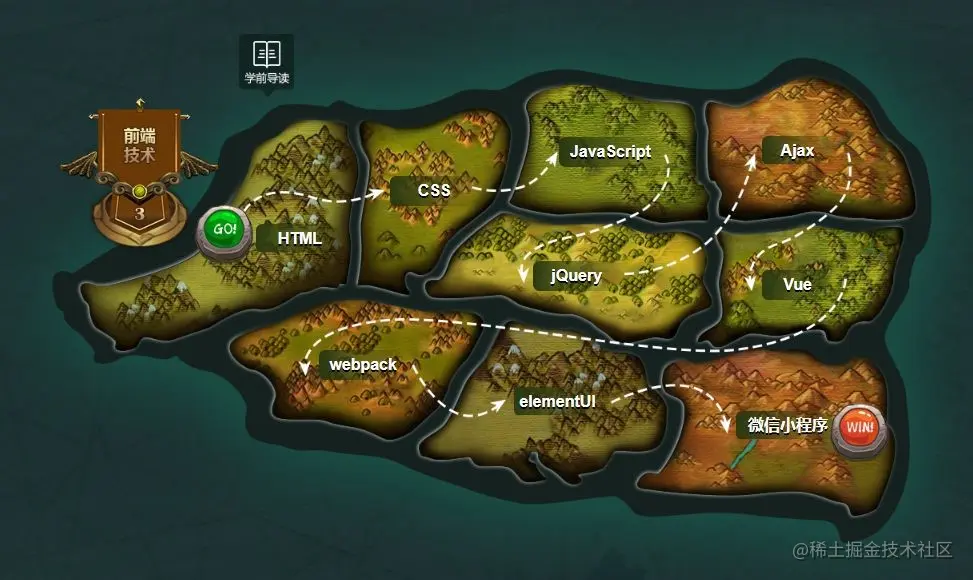Screen dimensions: 973x580
Task: Select the webpack stage label
Action: [363, 365]
